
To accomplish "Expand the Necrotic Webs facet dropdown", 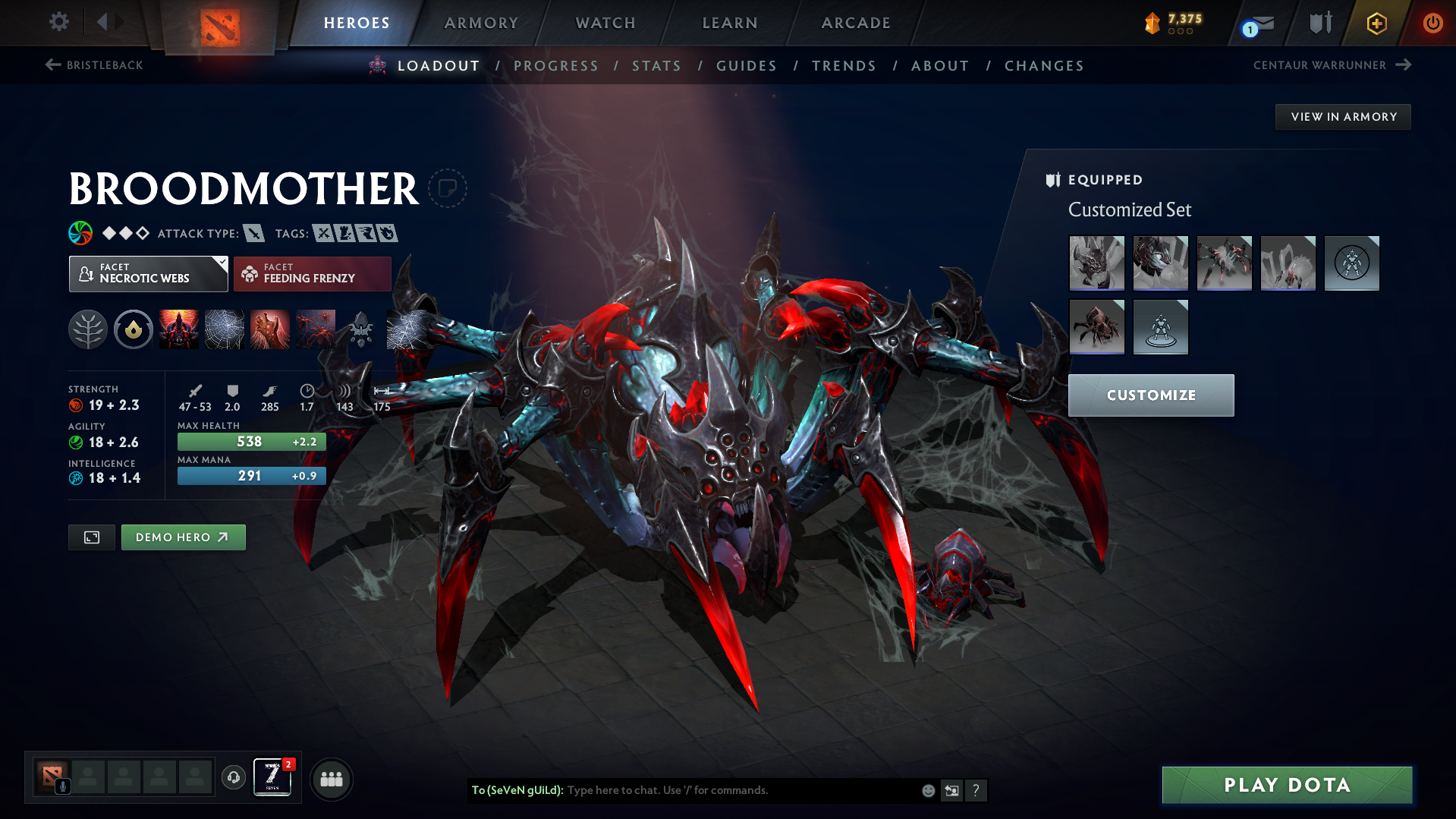I will tap(221, 265).
